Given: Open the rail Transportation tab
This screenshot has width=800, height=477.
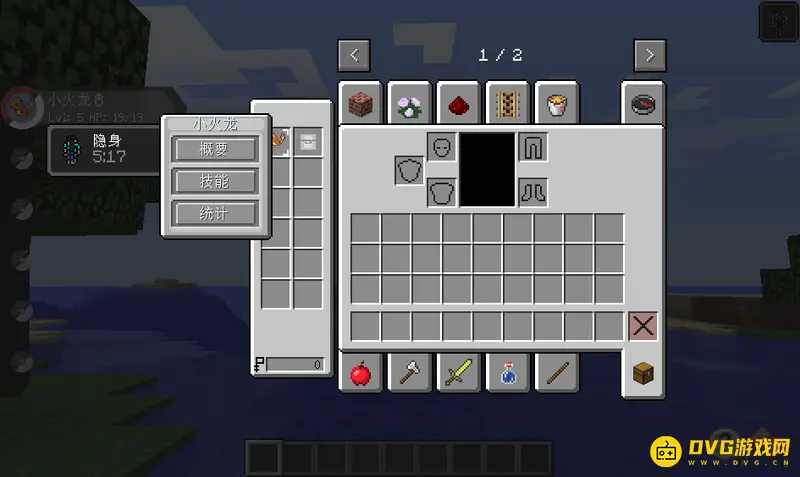Looking at the screenshot, I should click(x=507, y=103).
